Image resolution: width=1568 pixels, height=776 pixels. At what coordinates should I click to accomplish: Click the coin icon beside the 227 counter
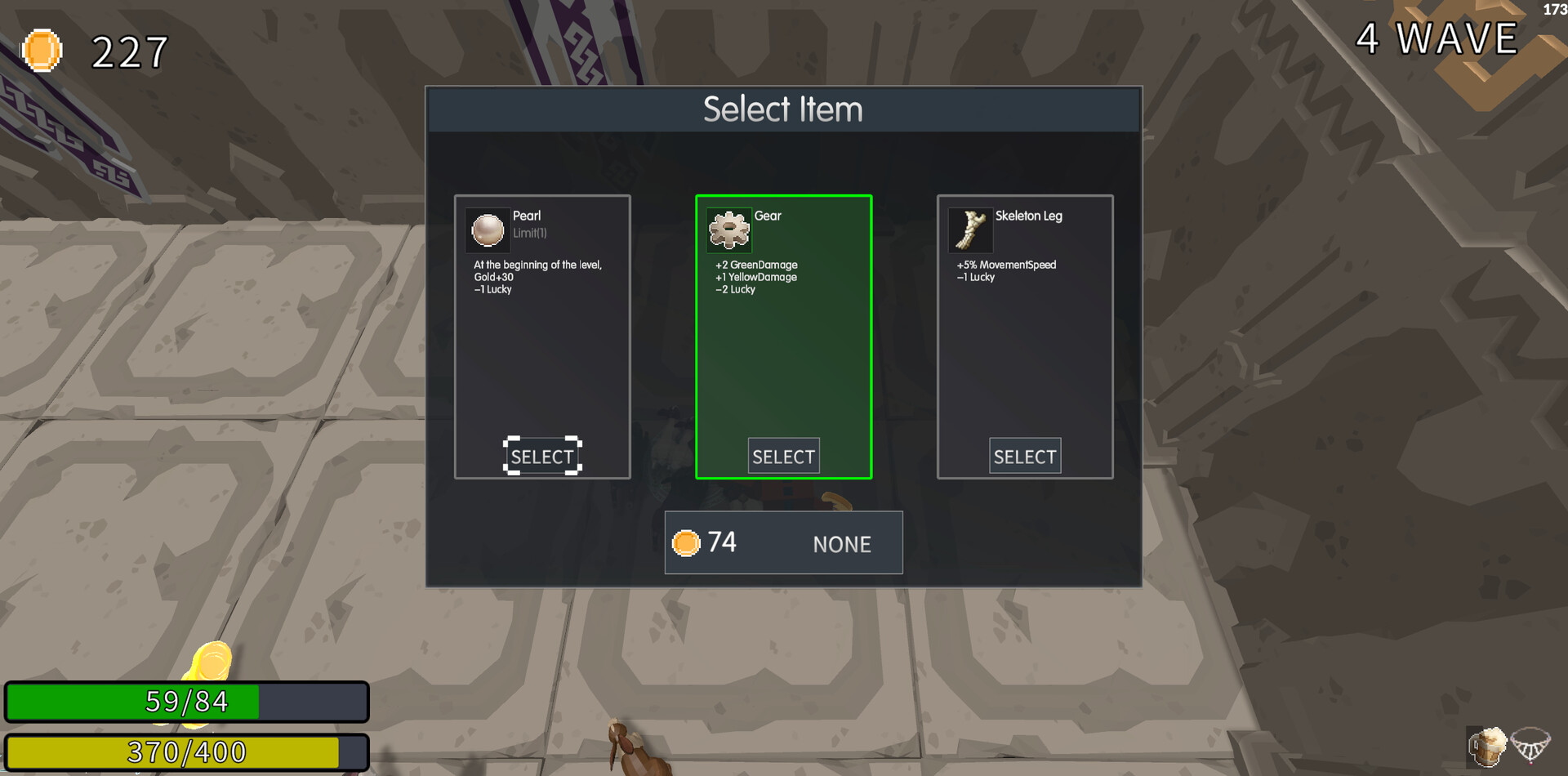[x=41, y=50]
